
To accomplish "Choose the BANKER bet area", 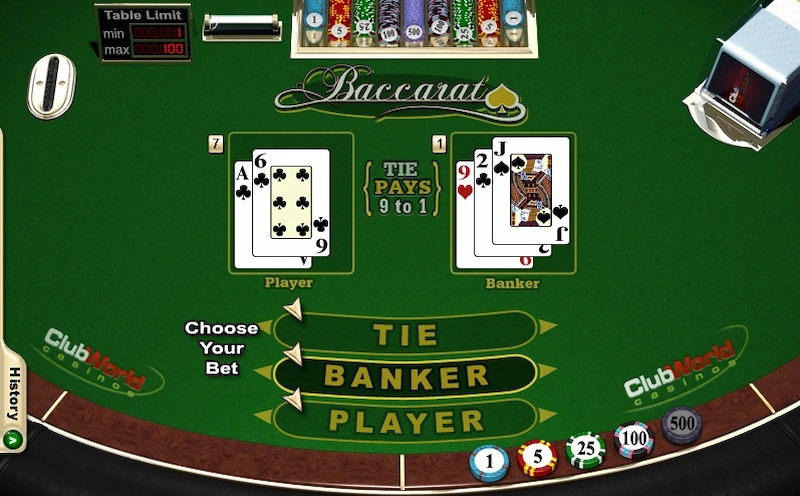I will (407, 377).
